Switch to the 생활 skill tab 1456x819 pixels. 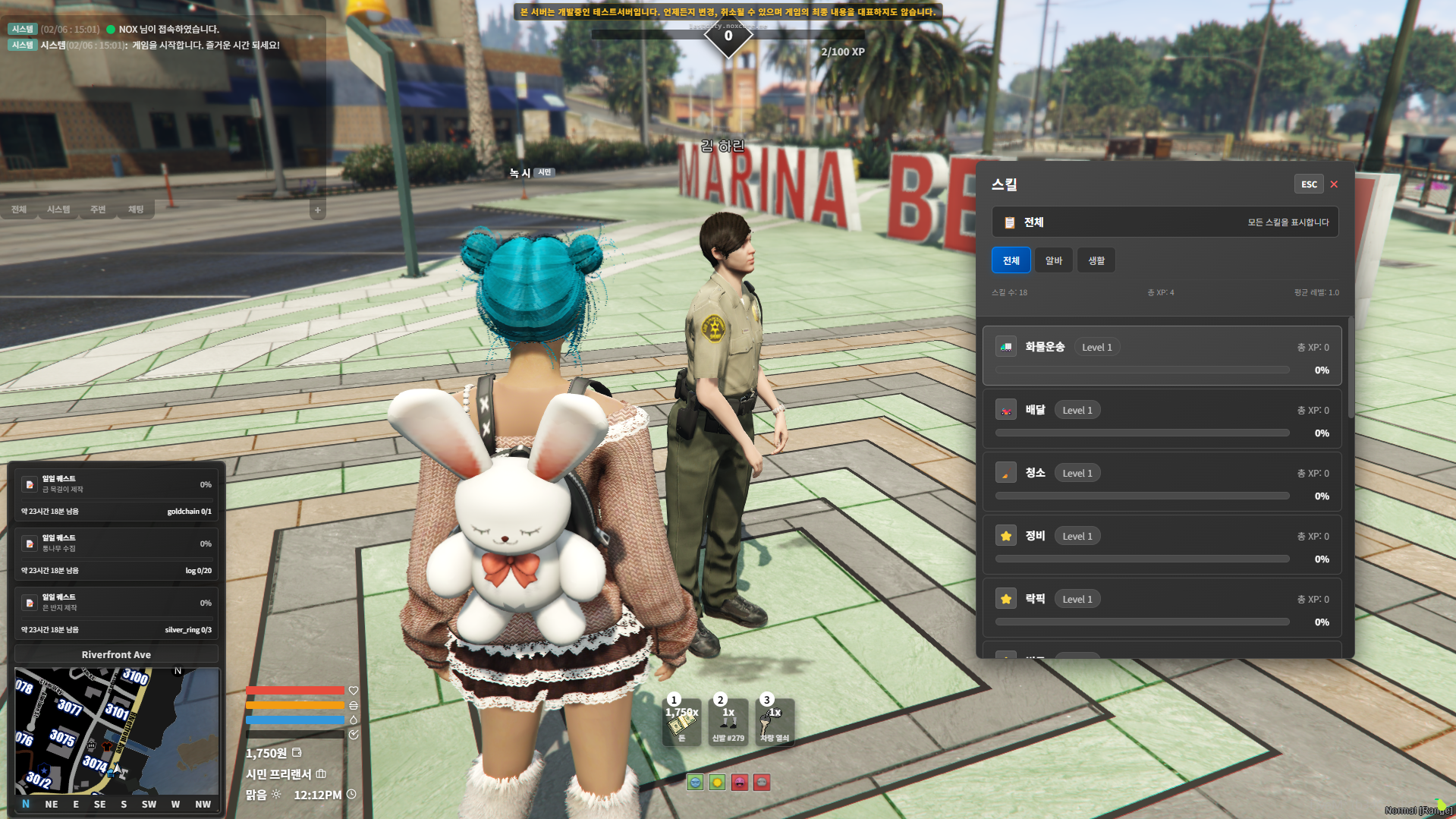coord(1096,260)
